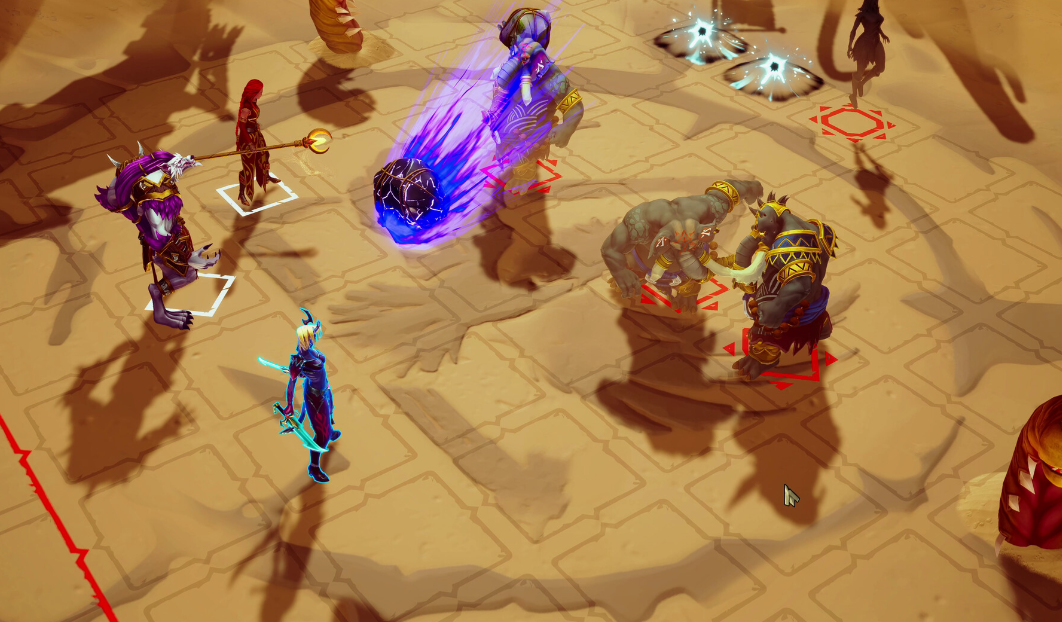Select the cyan-outlined dual-blade hero
The height and width of the screenshot is (622, 1062).
coord(308,395)
